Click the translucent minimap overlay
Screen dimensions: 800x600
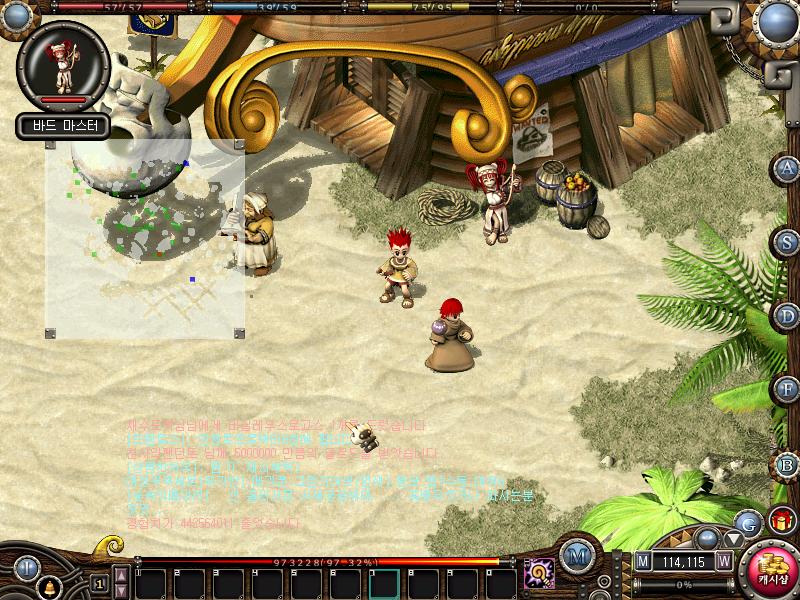tap(144, 239)
